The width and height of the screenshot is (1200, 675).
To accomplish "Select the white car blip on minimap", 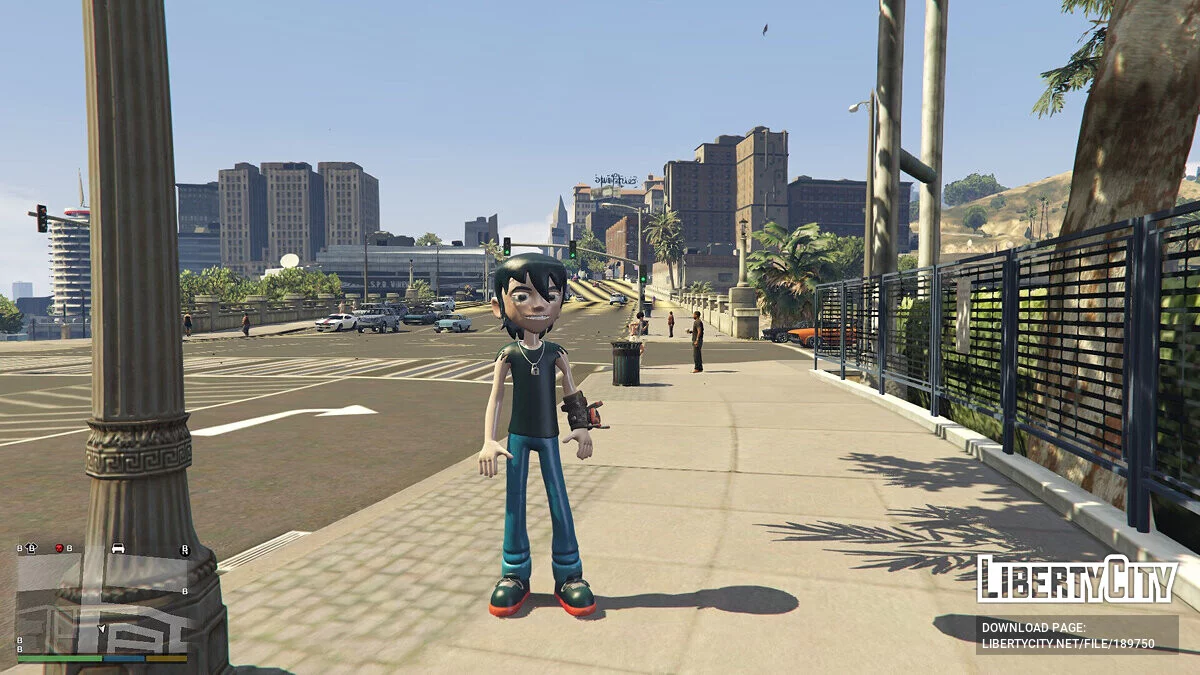I will point(118,548).
